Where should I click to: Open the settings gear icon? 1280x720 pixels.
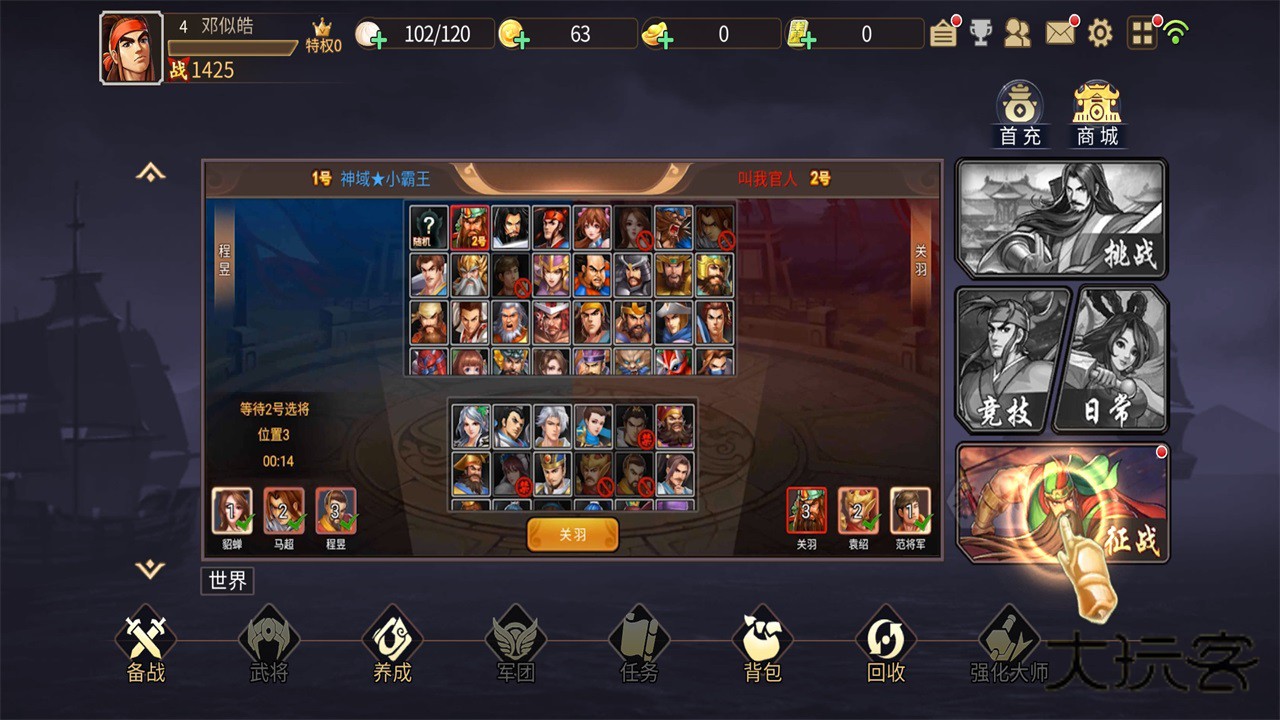pos(1100,33)
